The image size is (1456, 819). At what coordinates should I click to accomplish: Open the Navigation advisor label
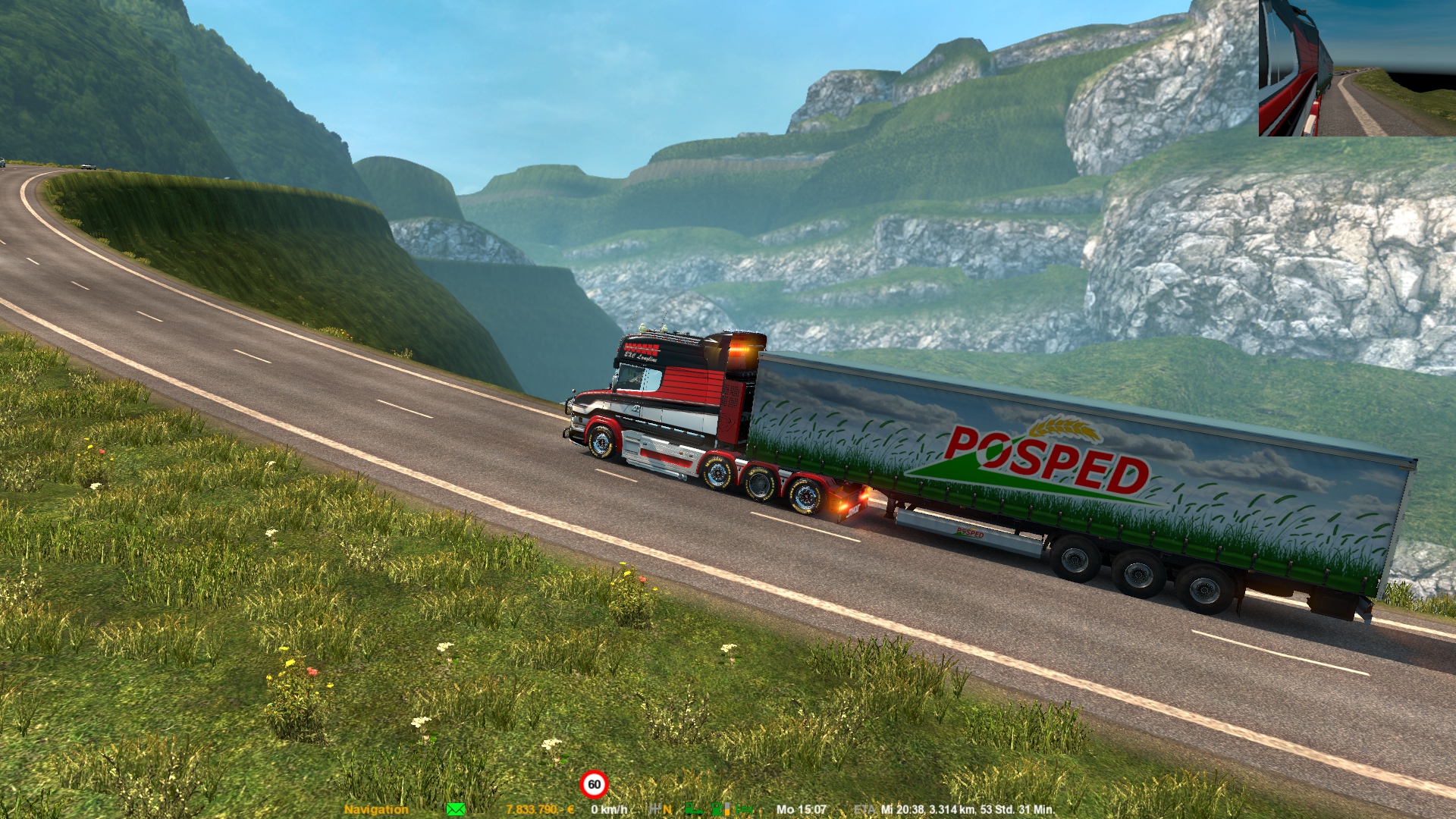click(x=376, y=810)
